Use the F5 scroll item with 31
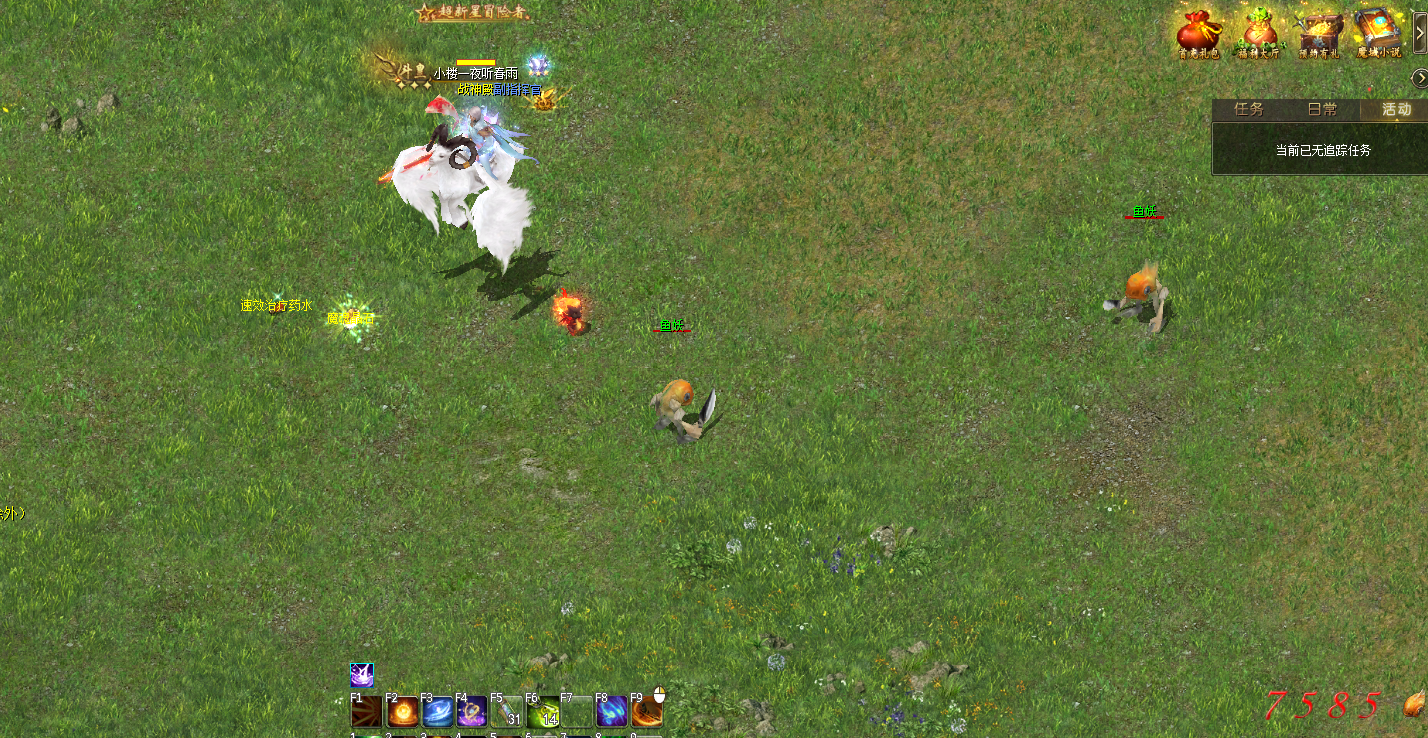 [x=507, y=711]
